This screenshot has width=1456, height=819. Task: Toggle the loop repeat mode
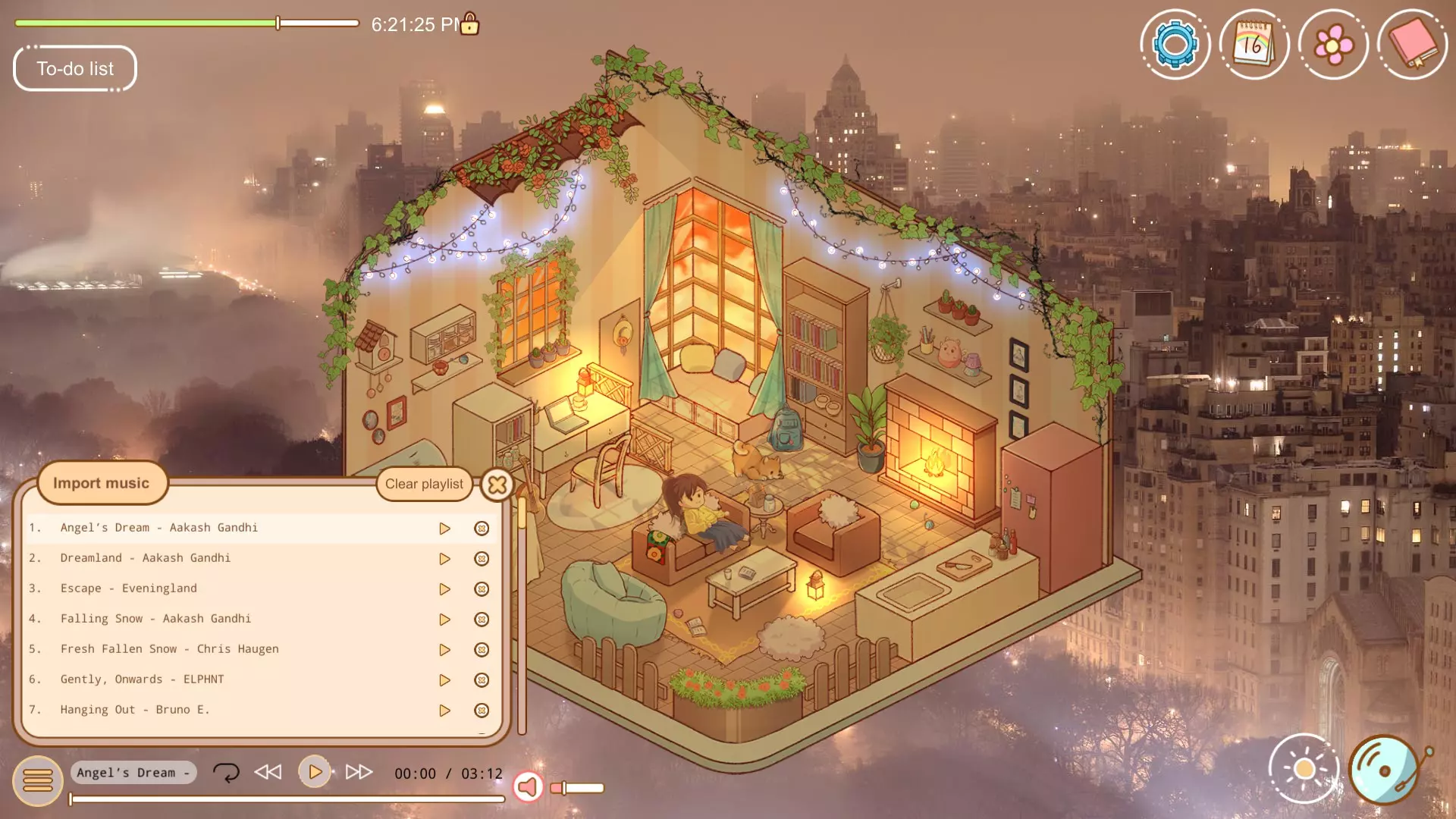[226, 773]
